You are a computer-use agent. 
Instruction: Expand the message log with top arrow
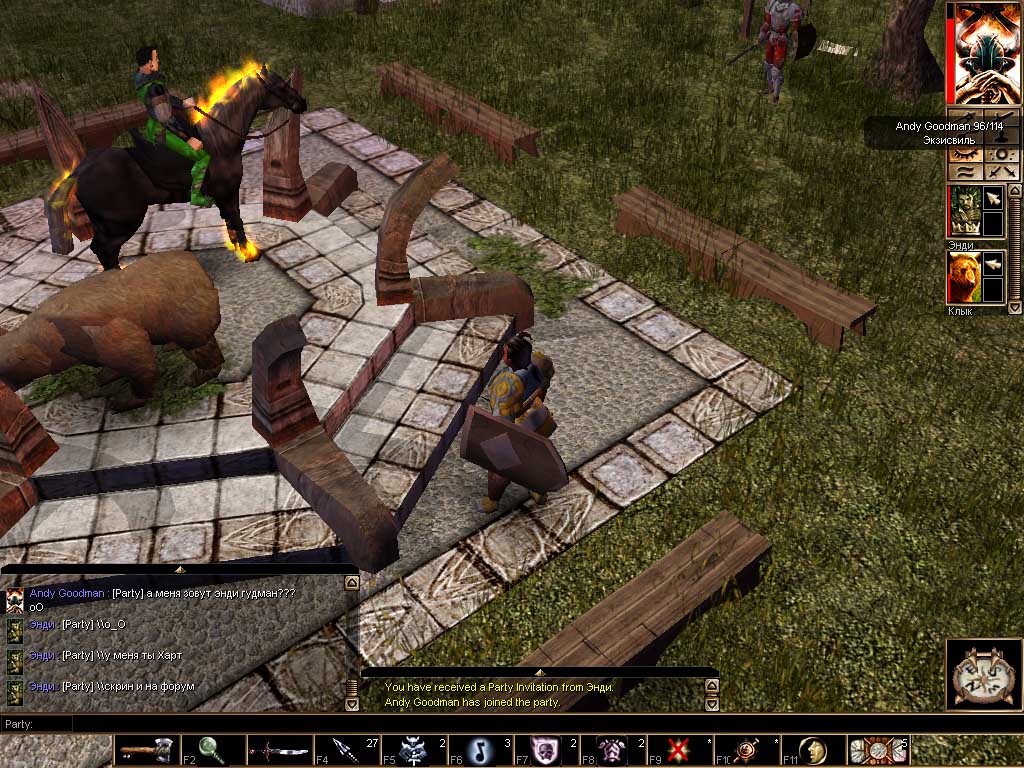(539, 673)
